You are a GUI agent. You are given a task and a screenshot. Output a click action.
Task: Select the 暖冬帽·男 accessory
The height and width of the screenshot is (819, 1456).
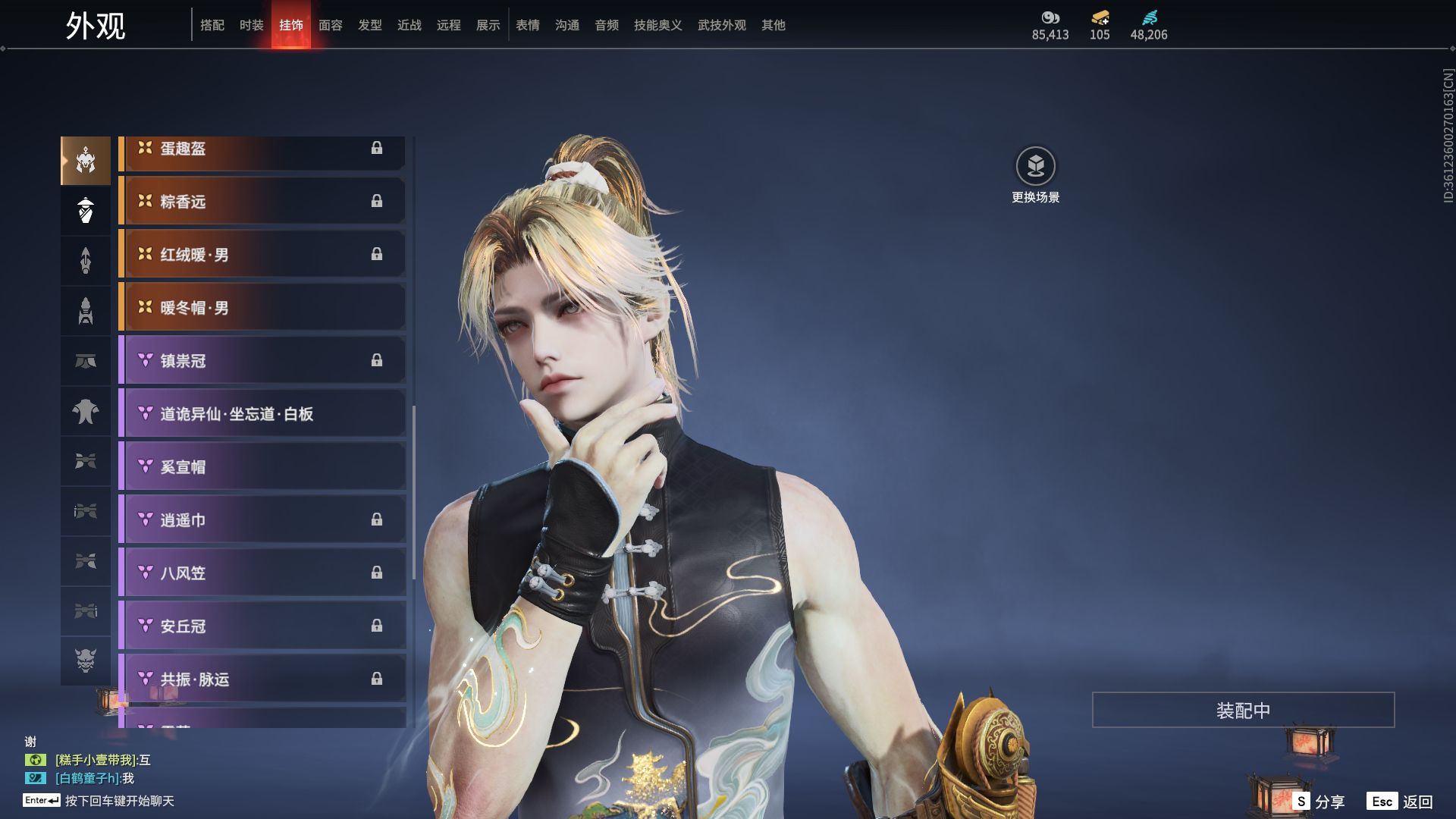pos(262,308)
